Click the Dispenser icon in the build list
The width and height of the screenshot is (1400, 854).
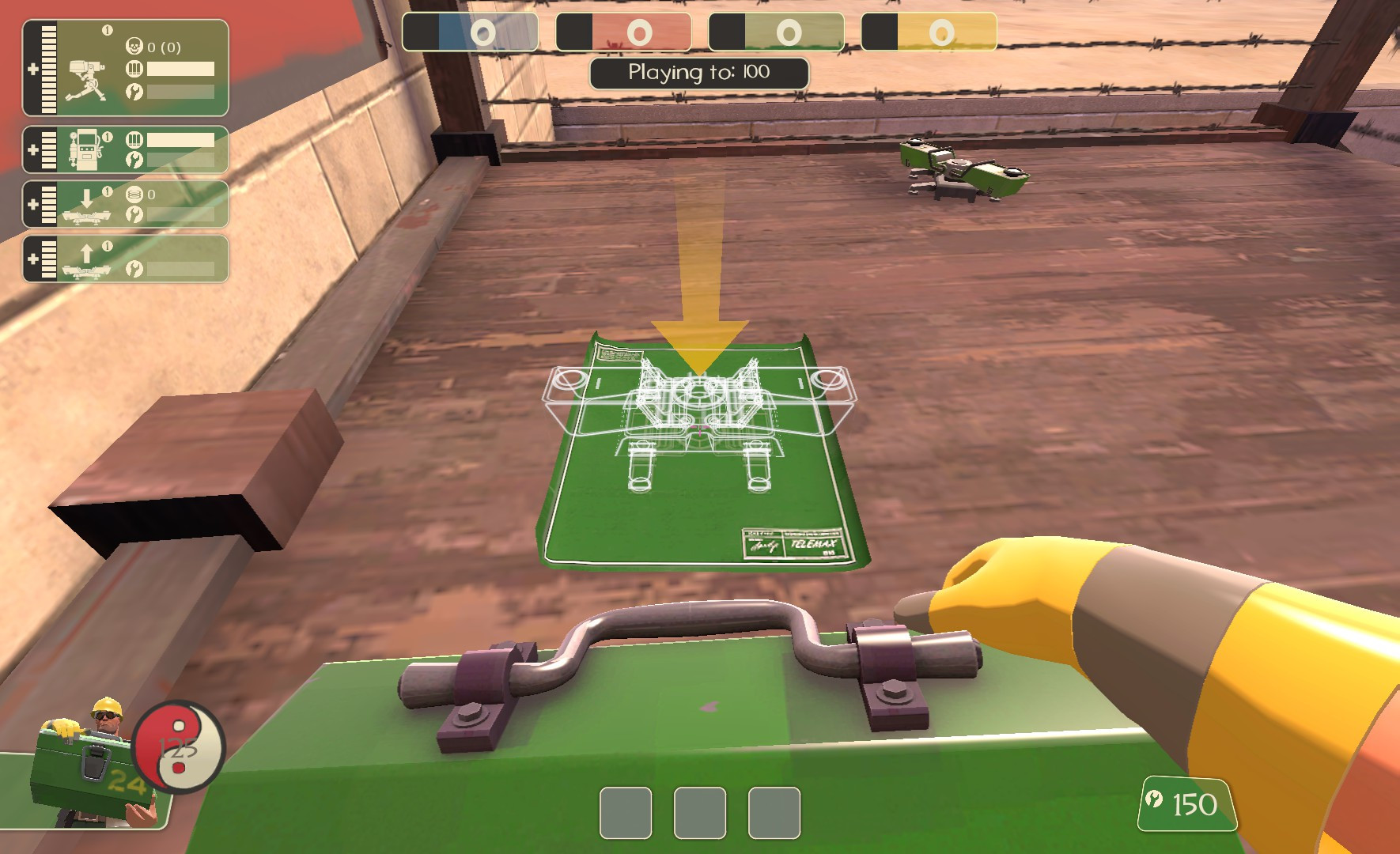(x=88, y=149)
